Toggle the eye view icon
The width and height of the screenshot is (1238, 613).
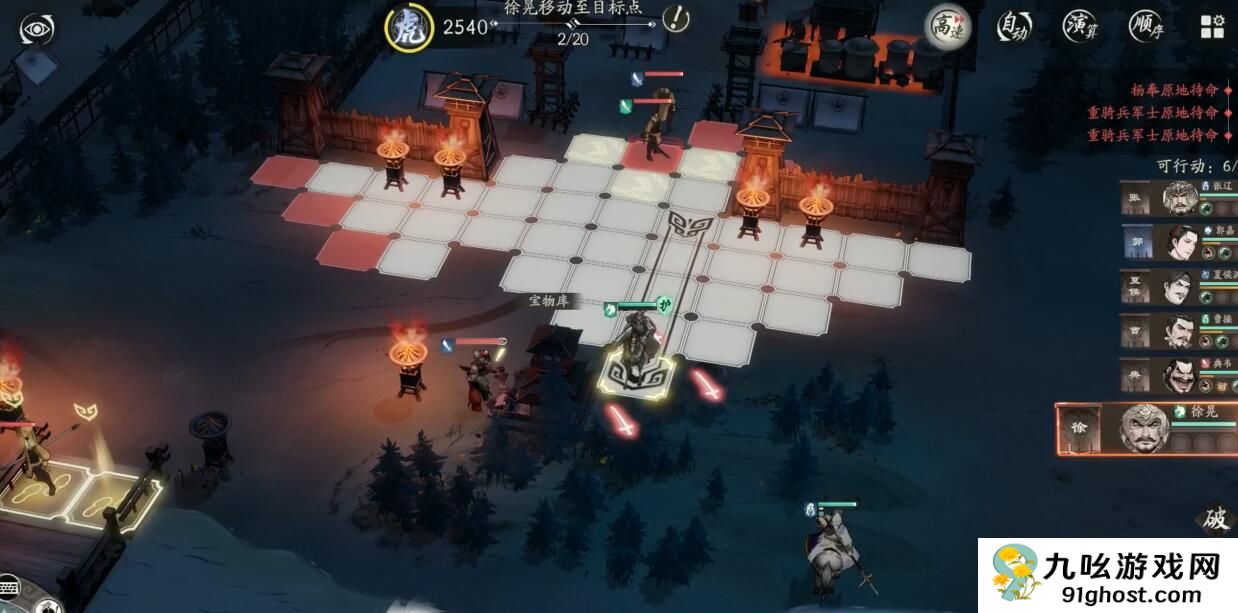point(36,29)
